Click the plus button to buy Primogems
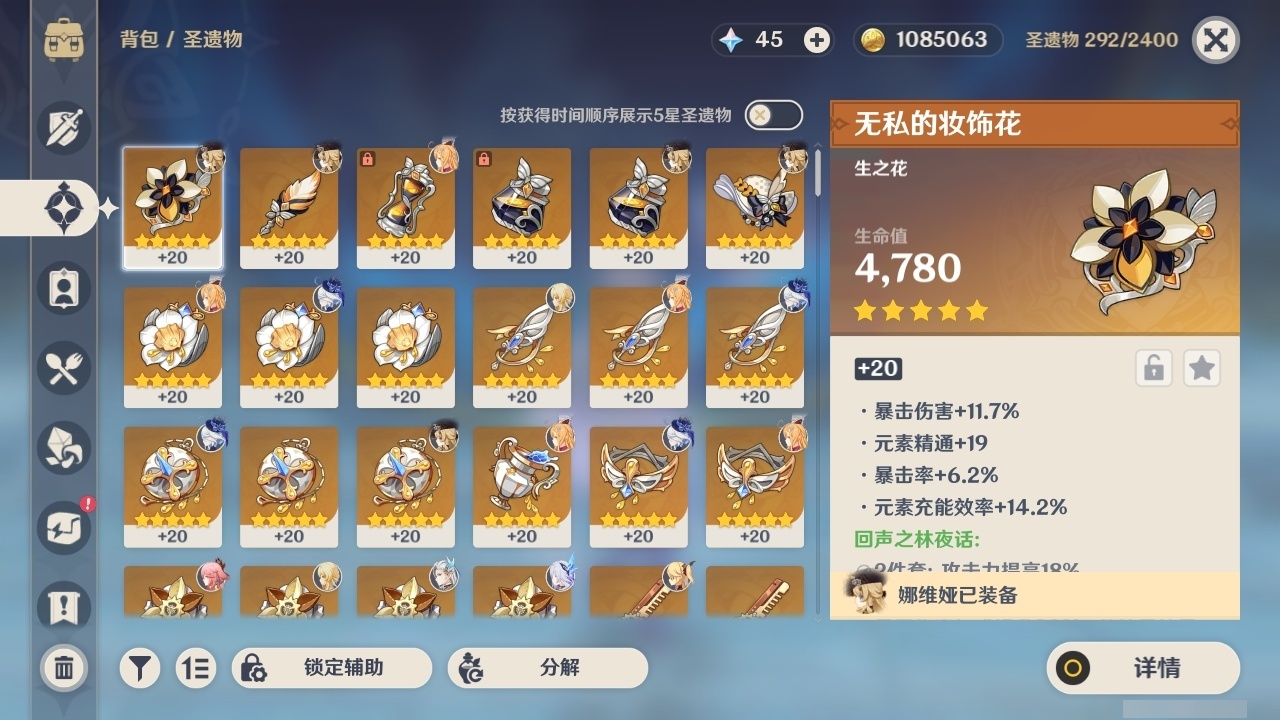The width and height of the screenshot is (1280, 720). (818, 40)
